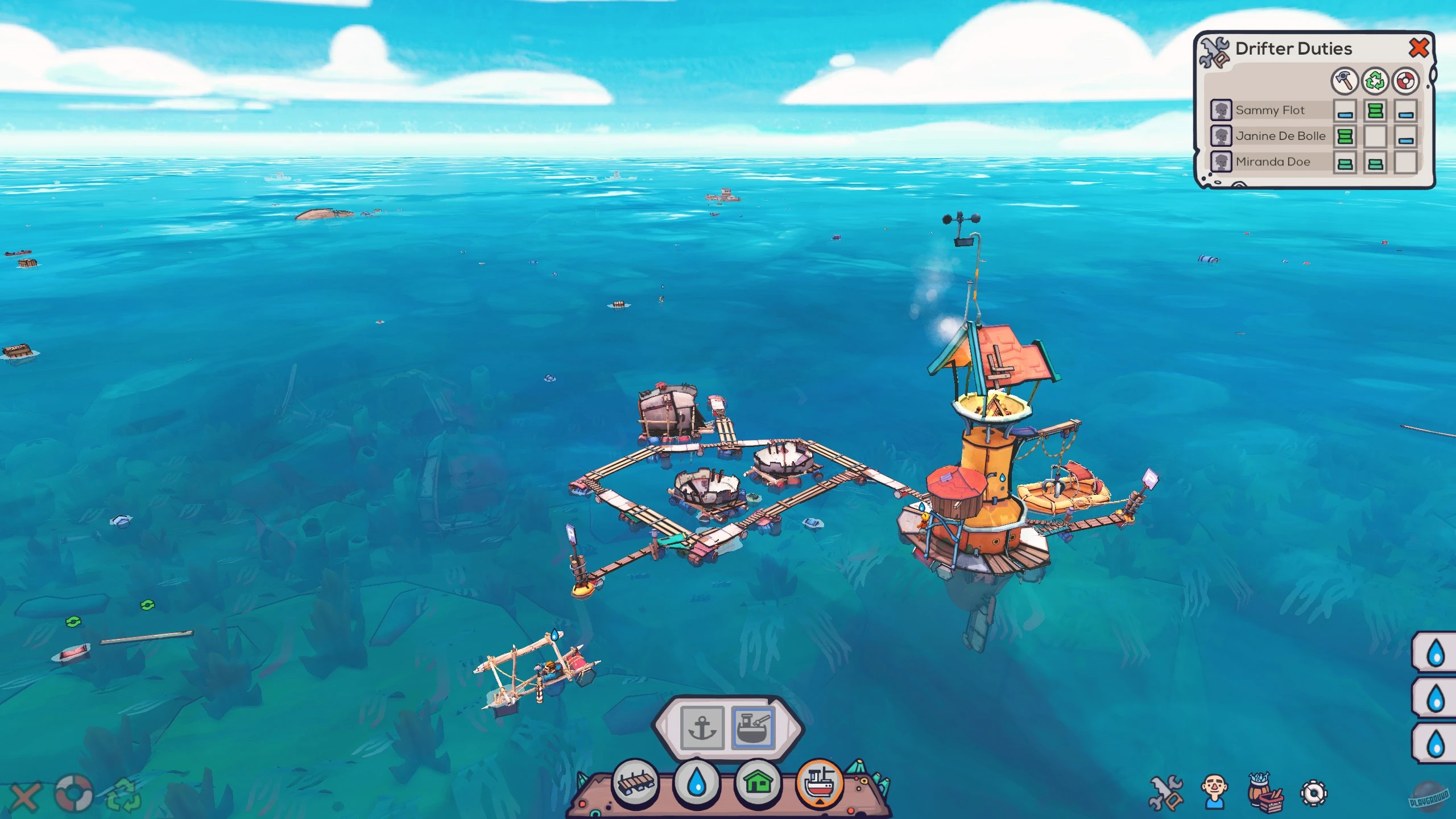Click the lifebuoy button at bottom left
The width and height of the screenshot is (1456, 819).
click(x=73, y=792)
